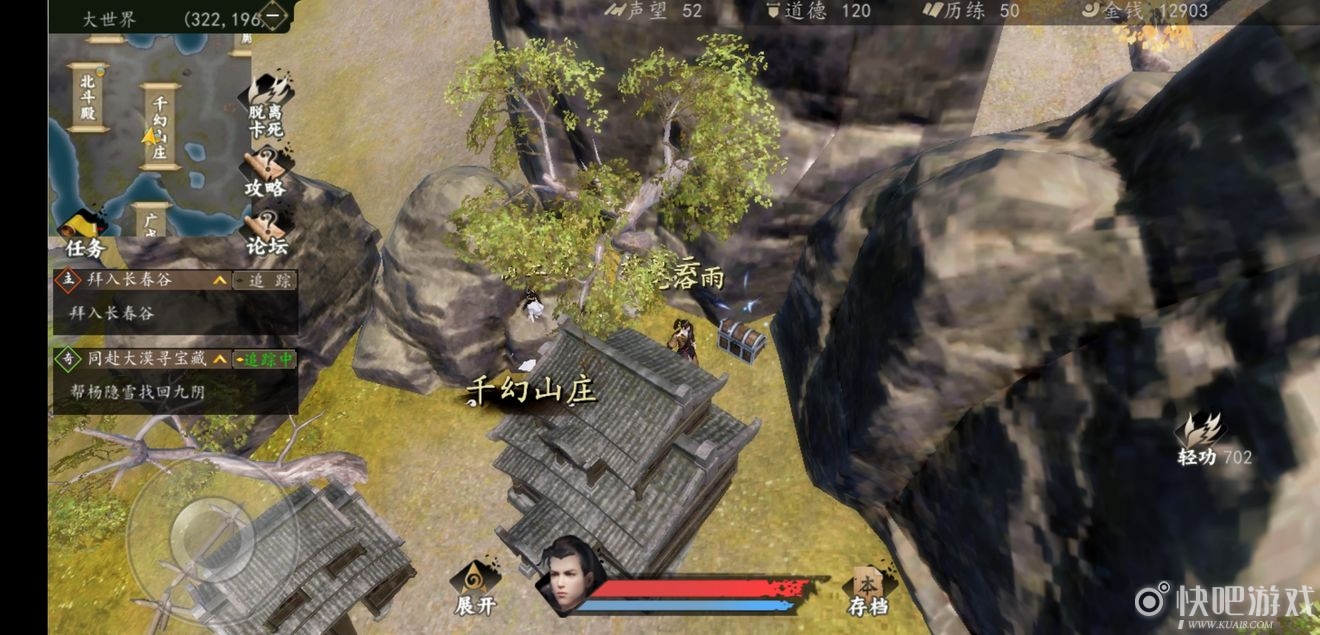This screenshot has width=1320, height=635.
Task: Collapse the 拜入长春谷 quest entry arrow
Action: (x=219, y=281)
